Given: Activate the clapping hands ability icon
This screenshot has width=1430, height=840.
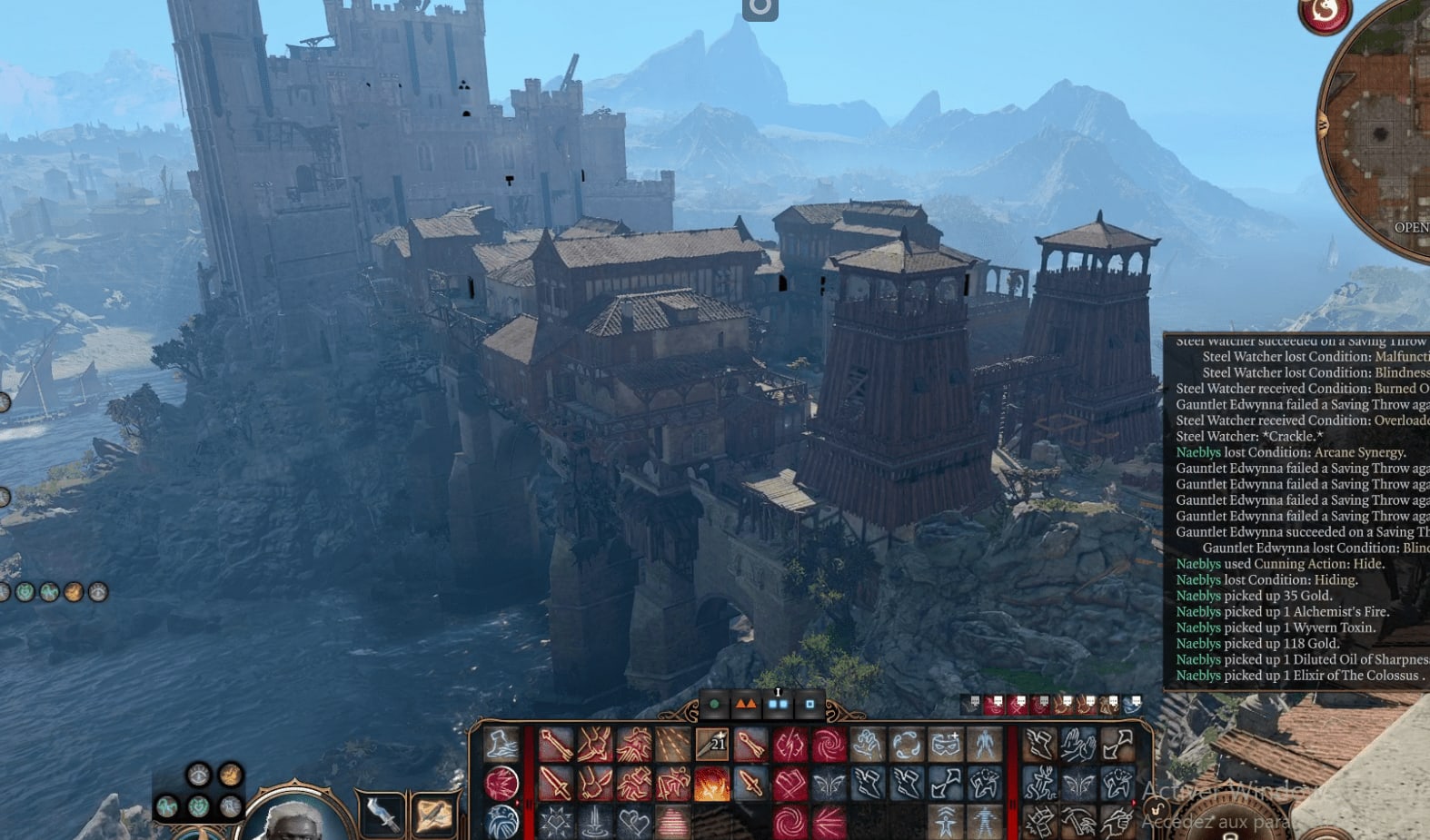Looking at the screenshot, I should click(1077, 745).
